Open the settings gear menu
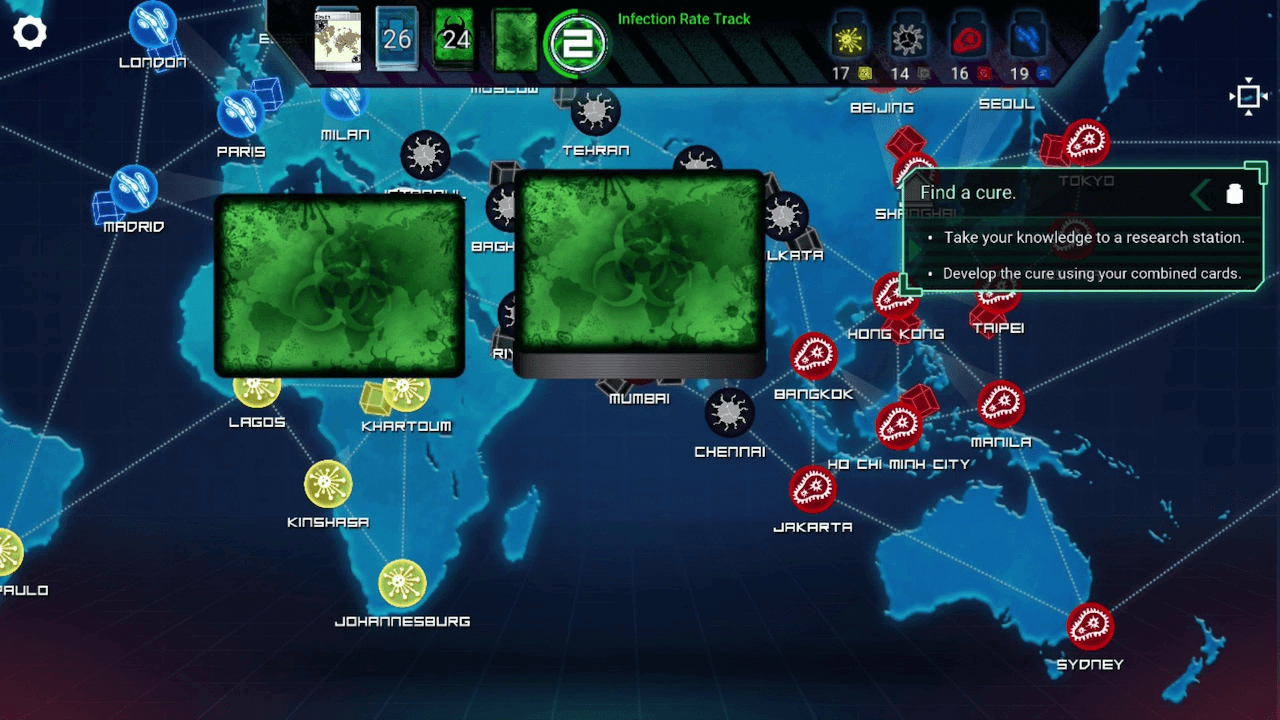Image resolution: width=1280 pixels, height=720 pixels. pyautogui.click(x=30, y=32)
